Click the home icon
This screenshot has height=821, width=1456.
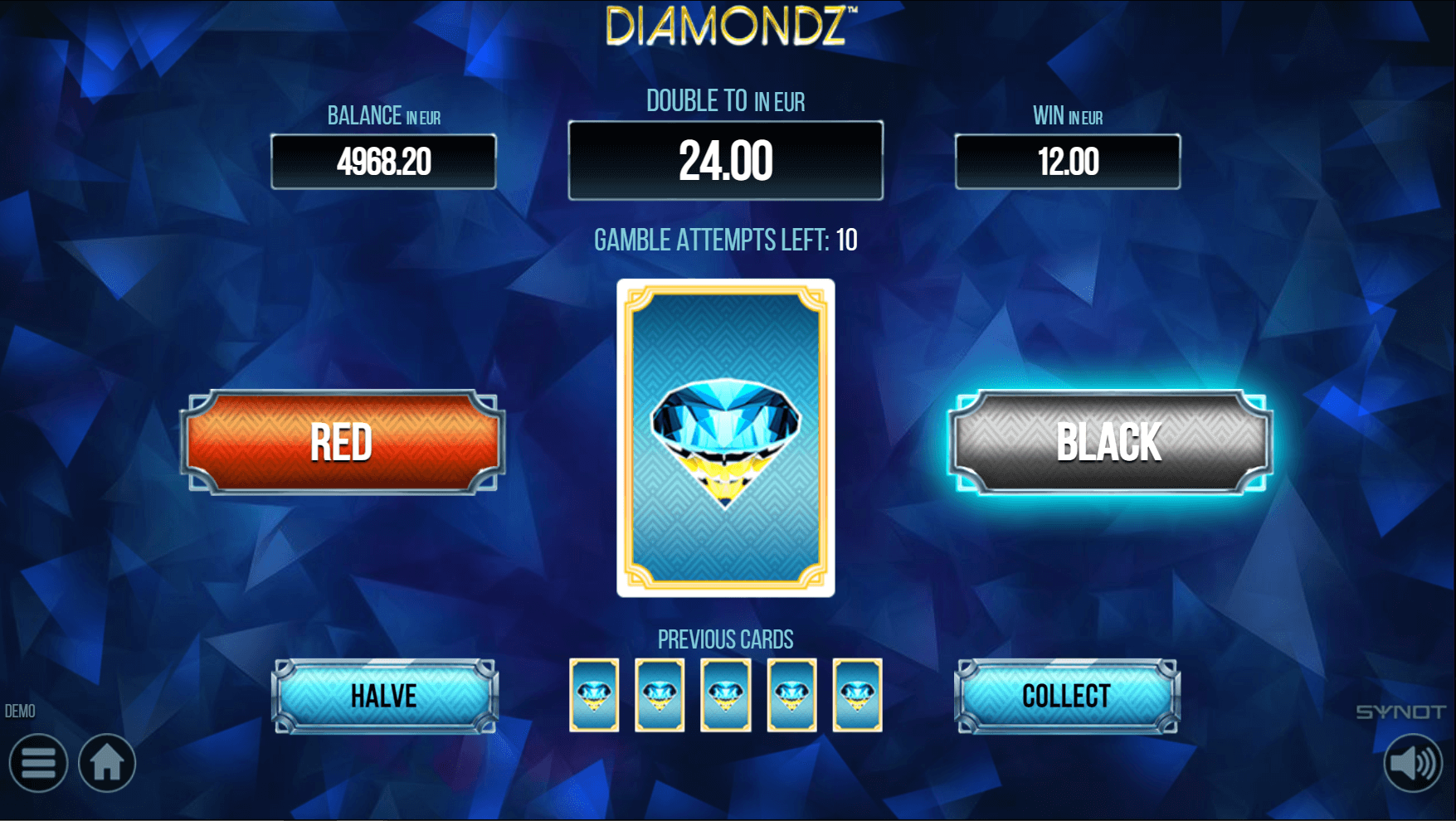click(x=109, y=763)
